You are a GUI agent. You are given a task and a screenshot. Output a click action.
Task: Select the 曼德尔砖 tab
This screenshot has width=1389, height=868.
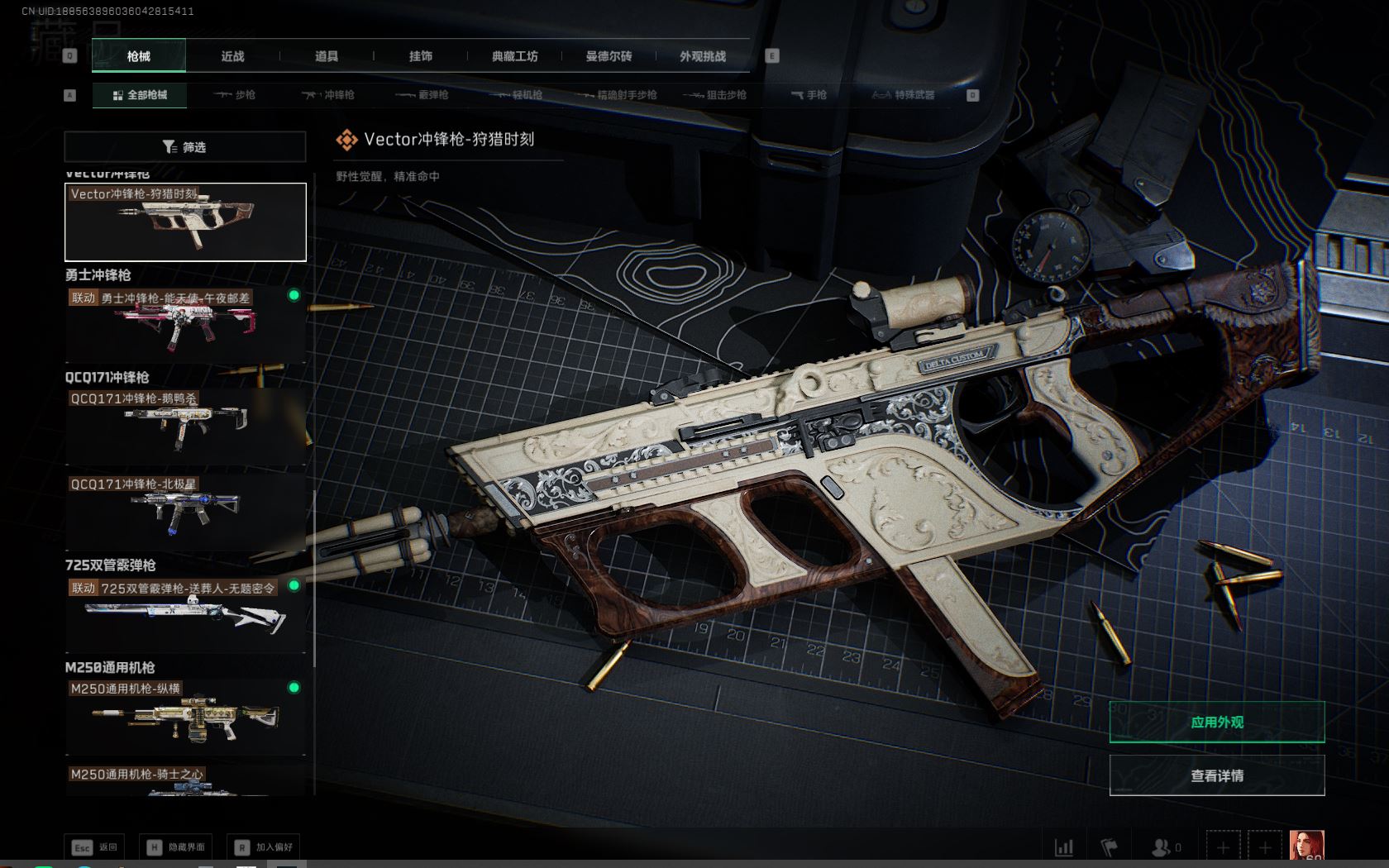pyautogui.click(x=609, y=56)
